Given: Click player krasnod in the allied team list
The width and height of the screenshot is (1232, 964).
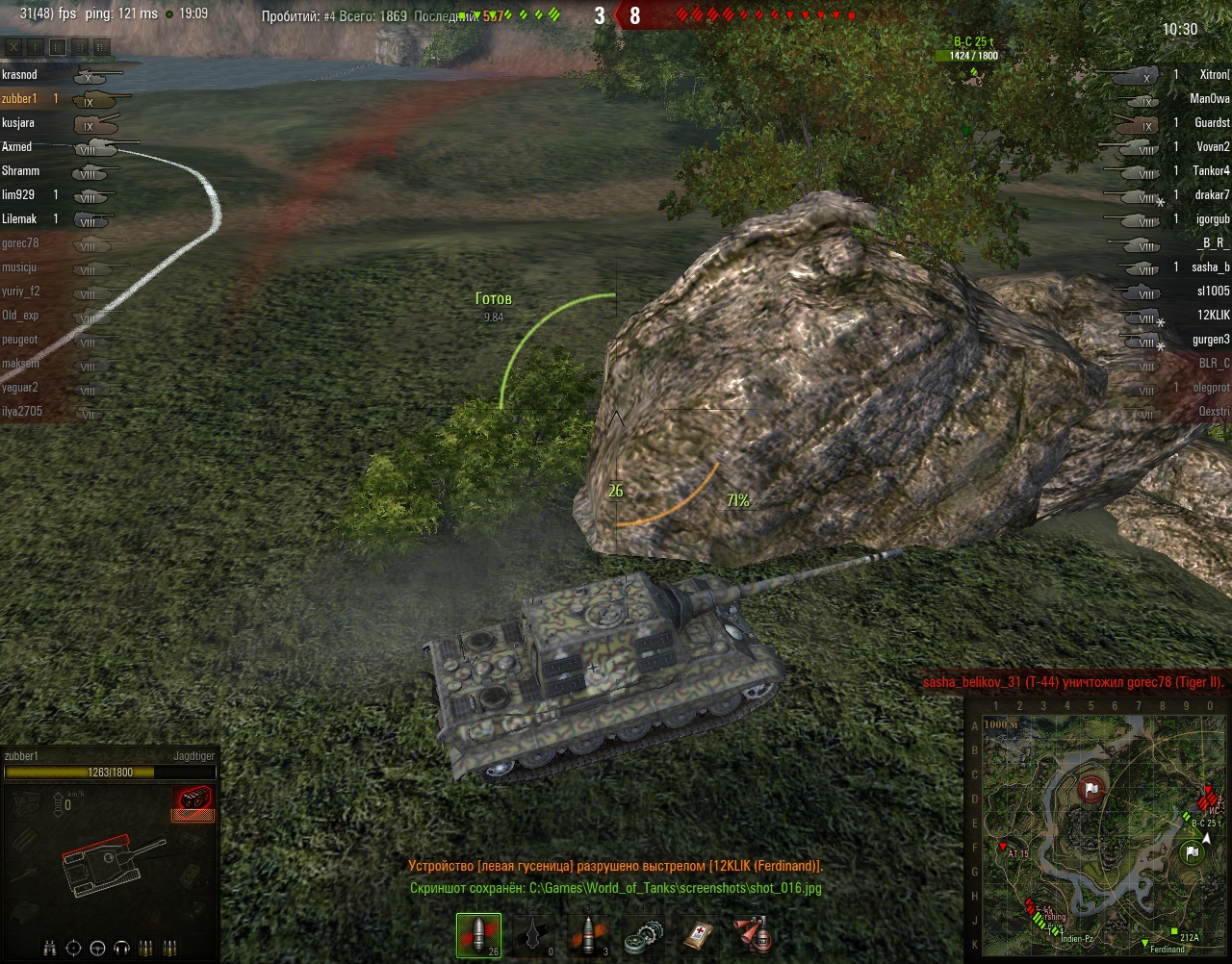Looking at the screenshot, I should click(x=20, y=75).
